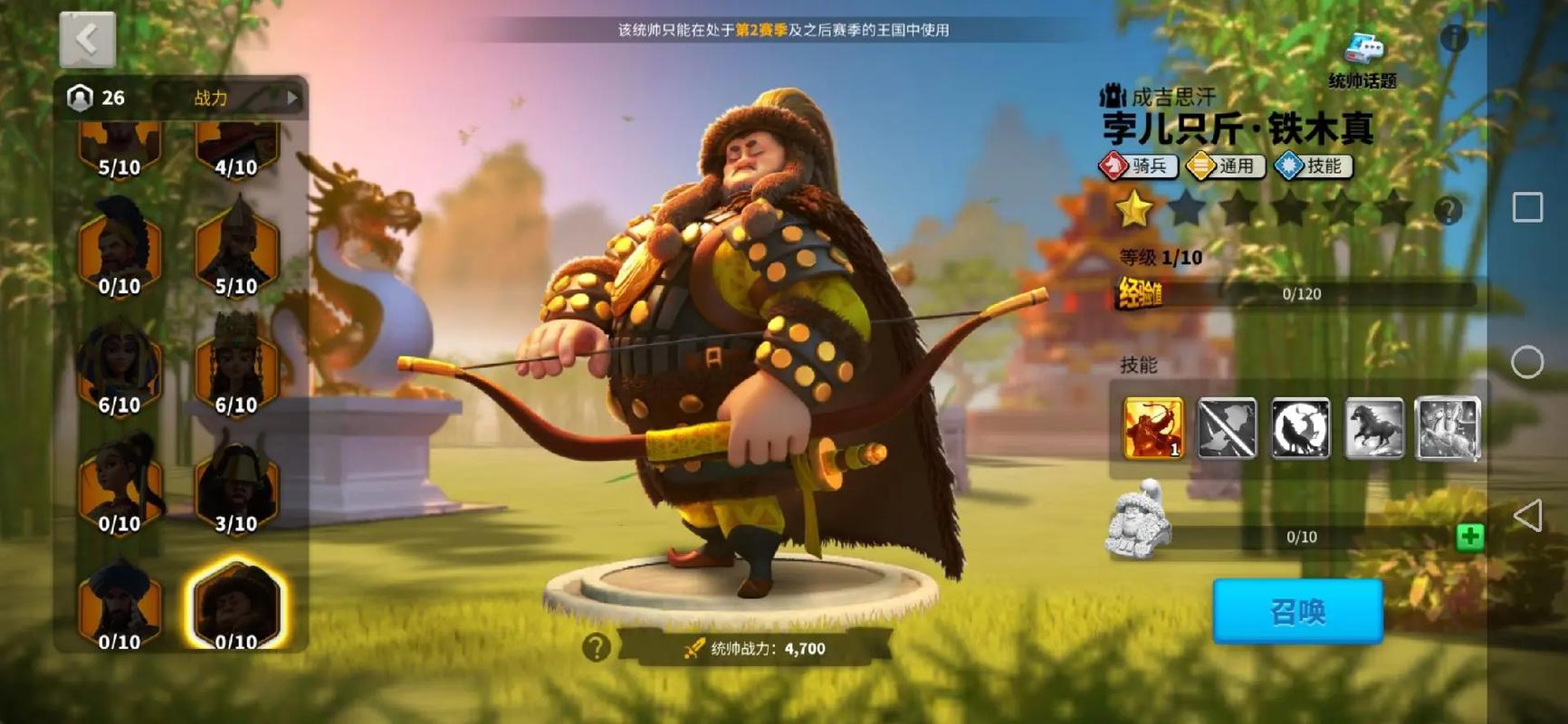This screenshot has height=724, width=1568.
Task: Click the commander count icon showing 26
Action: 80,97
